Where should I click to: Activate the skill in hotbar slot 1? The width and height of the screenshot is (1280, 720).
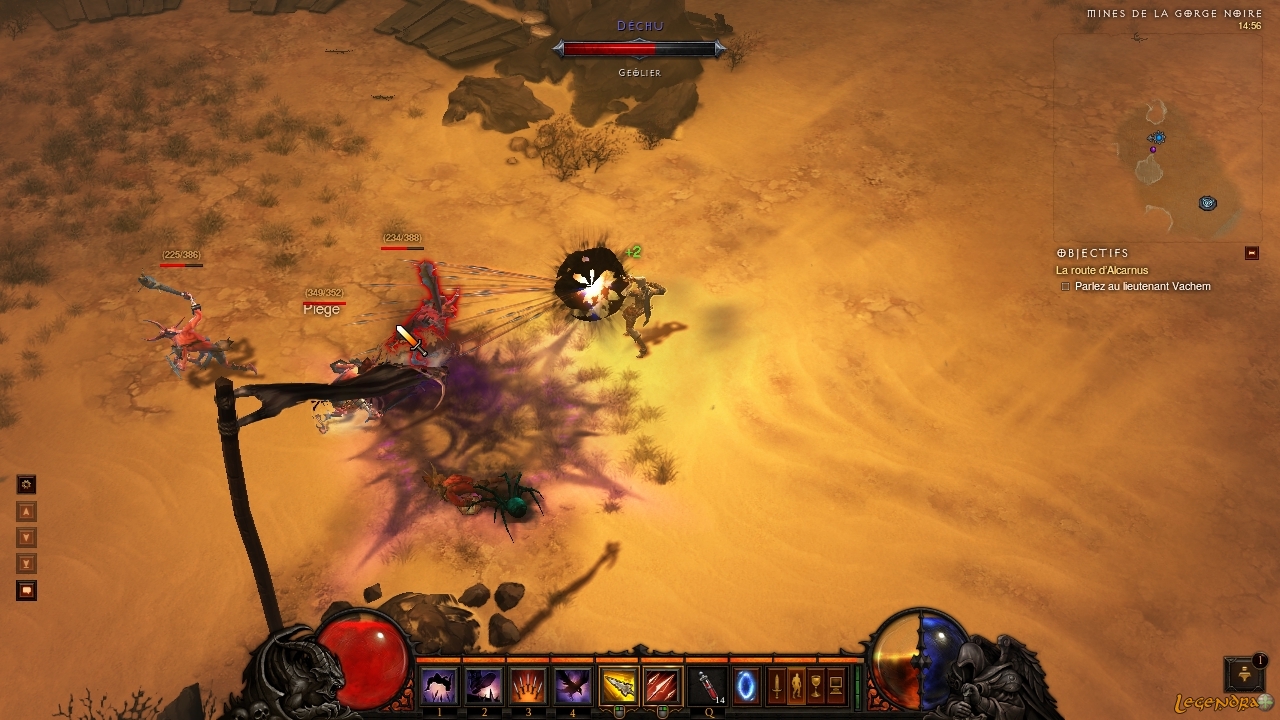[440, 686]
